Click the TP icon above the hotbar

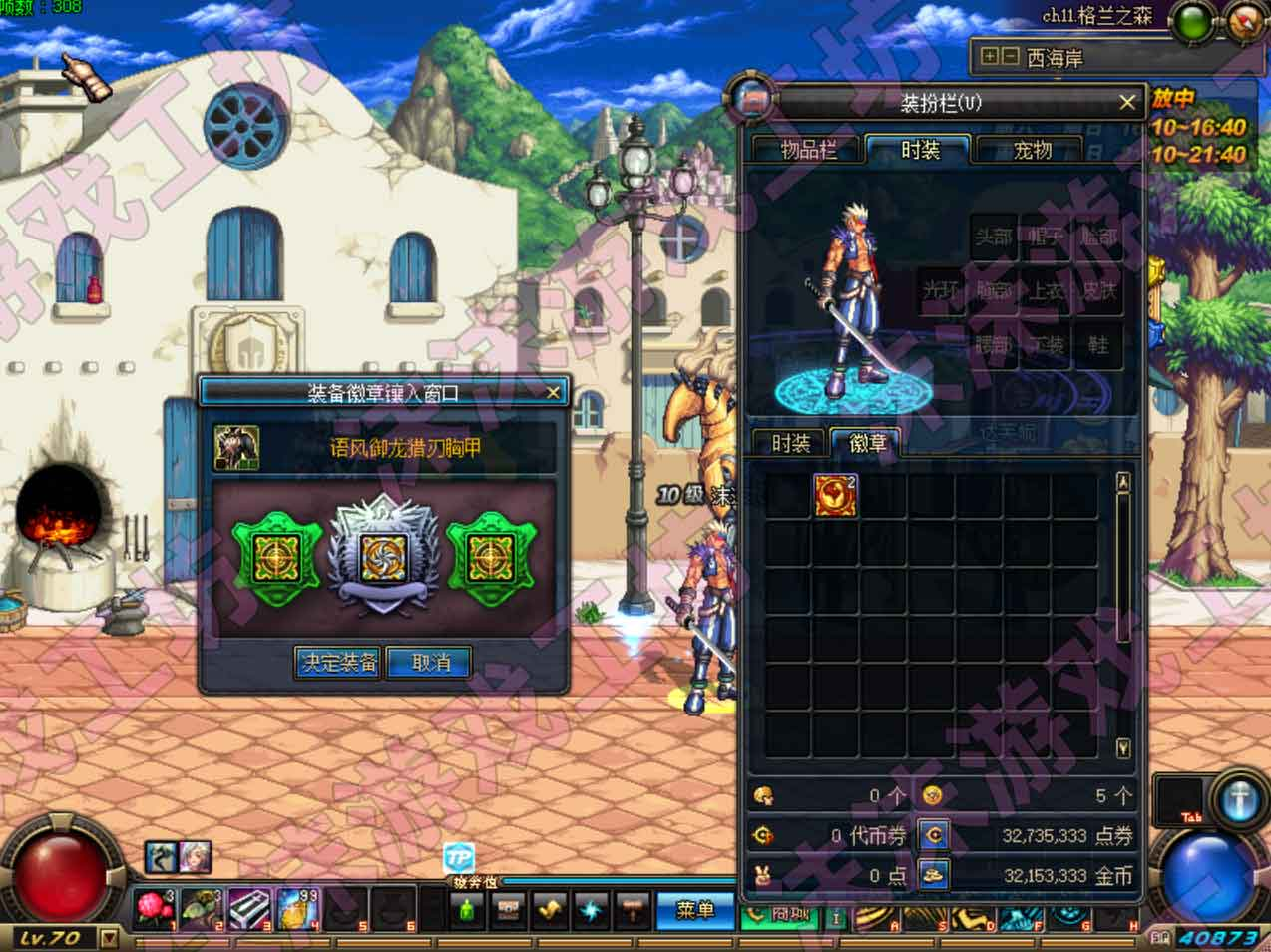click(459, 857)
